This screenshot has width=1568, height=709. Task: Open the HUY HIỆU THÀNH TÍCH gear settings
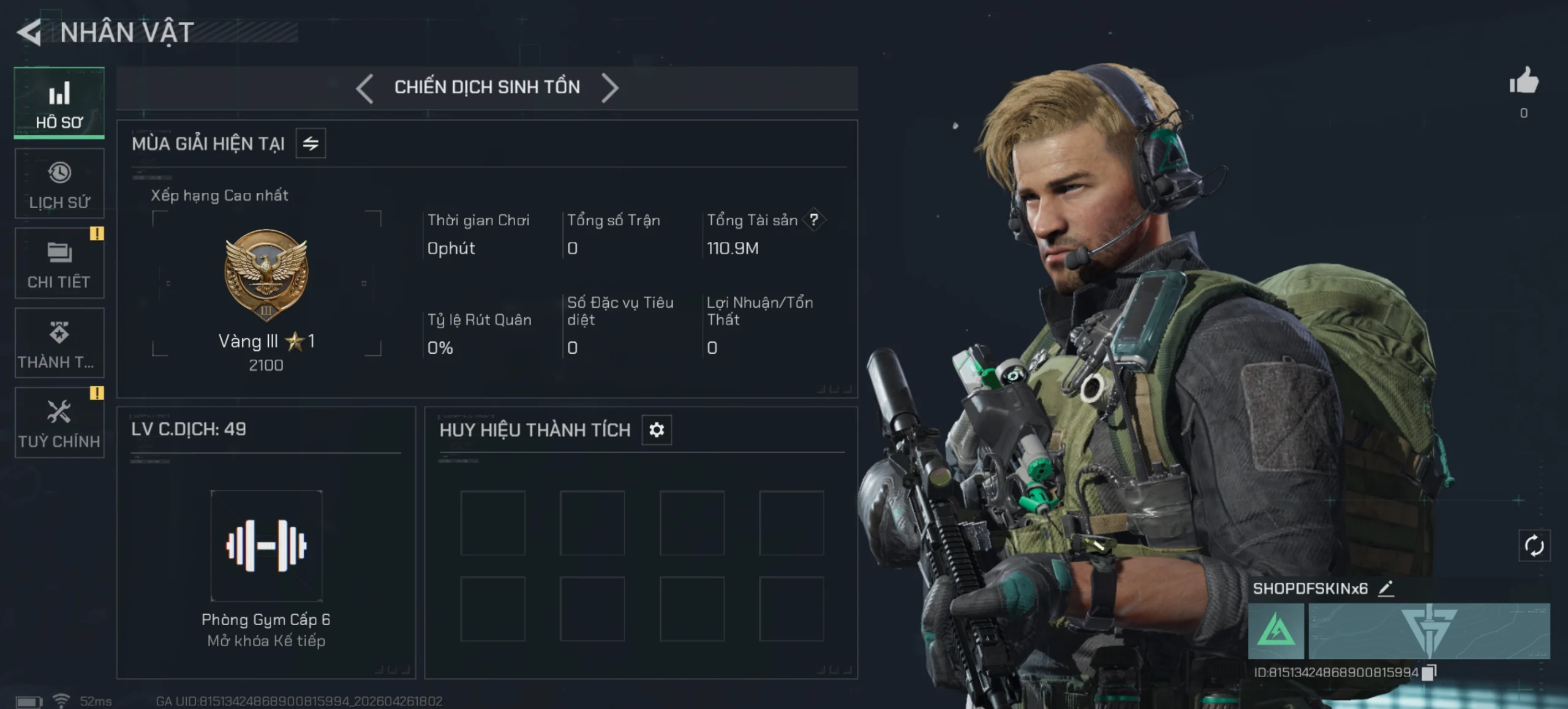pos(657,430)
